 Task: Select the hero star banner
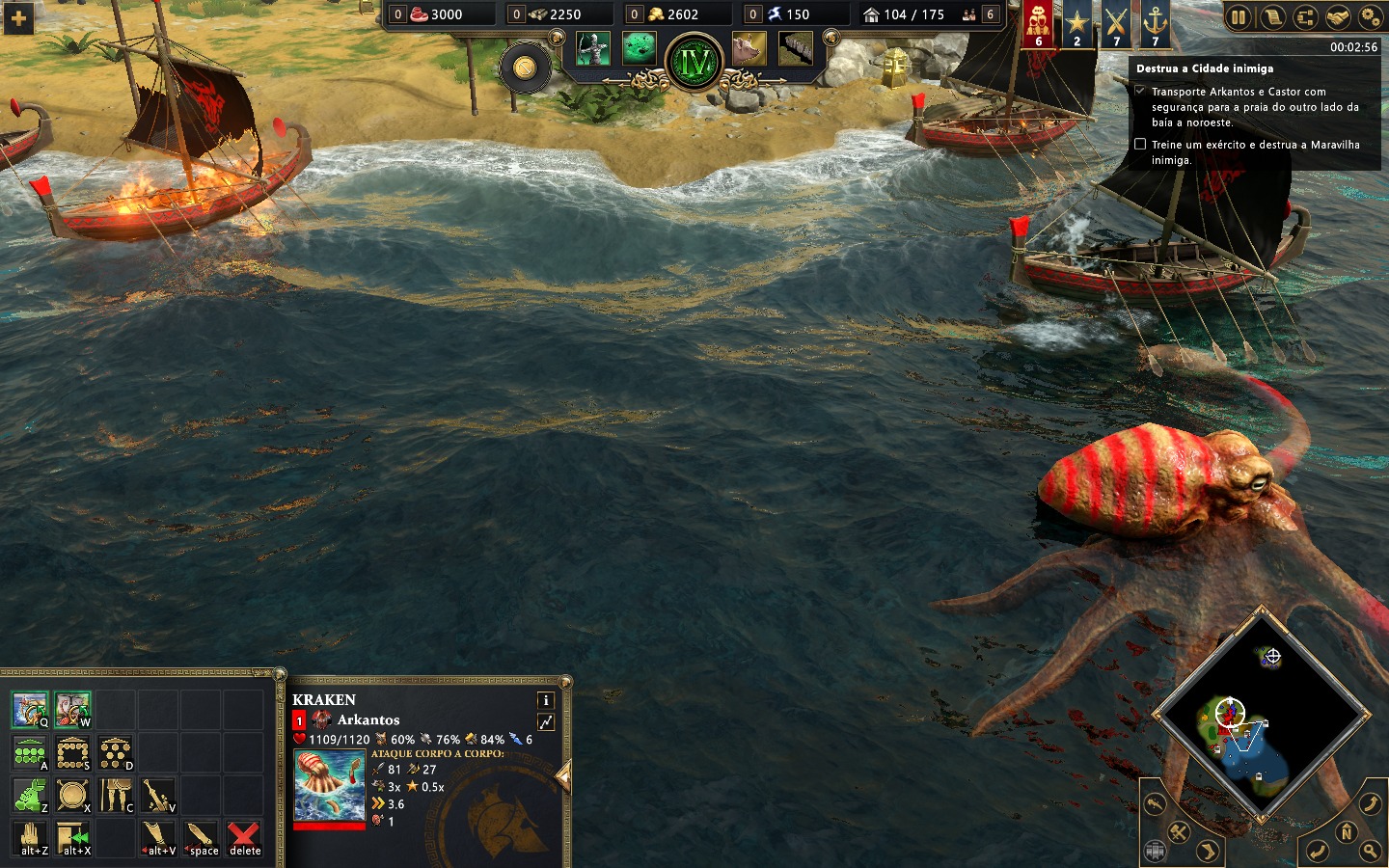pyautogui.click(x=1076, y=24)
